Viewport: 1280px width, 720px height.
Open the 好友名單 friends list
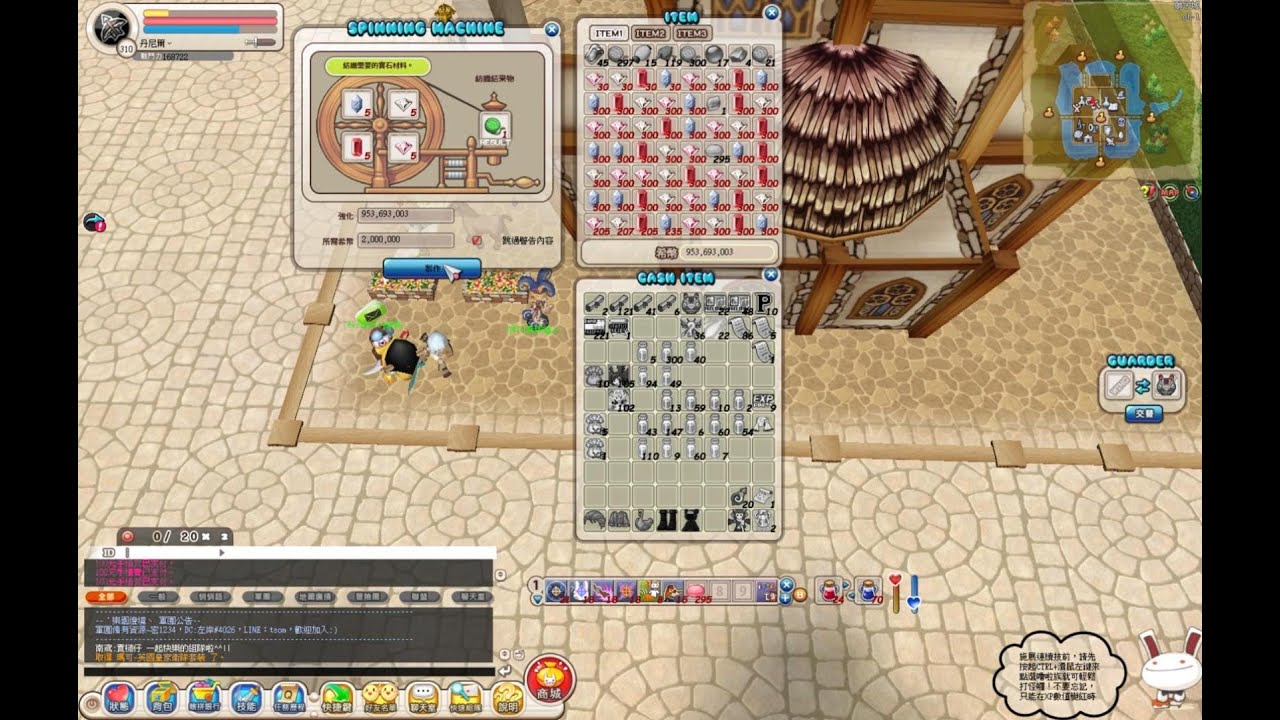[379, 696]
